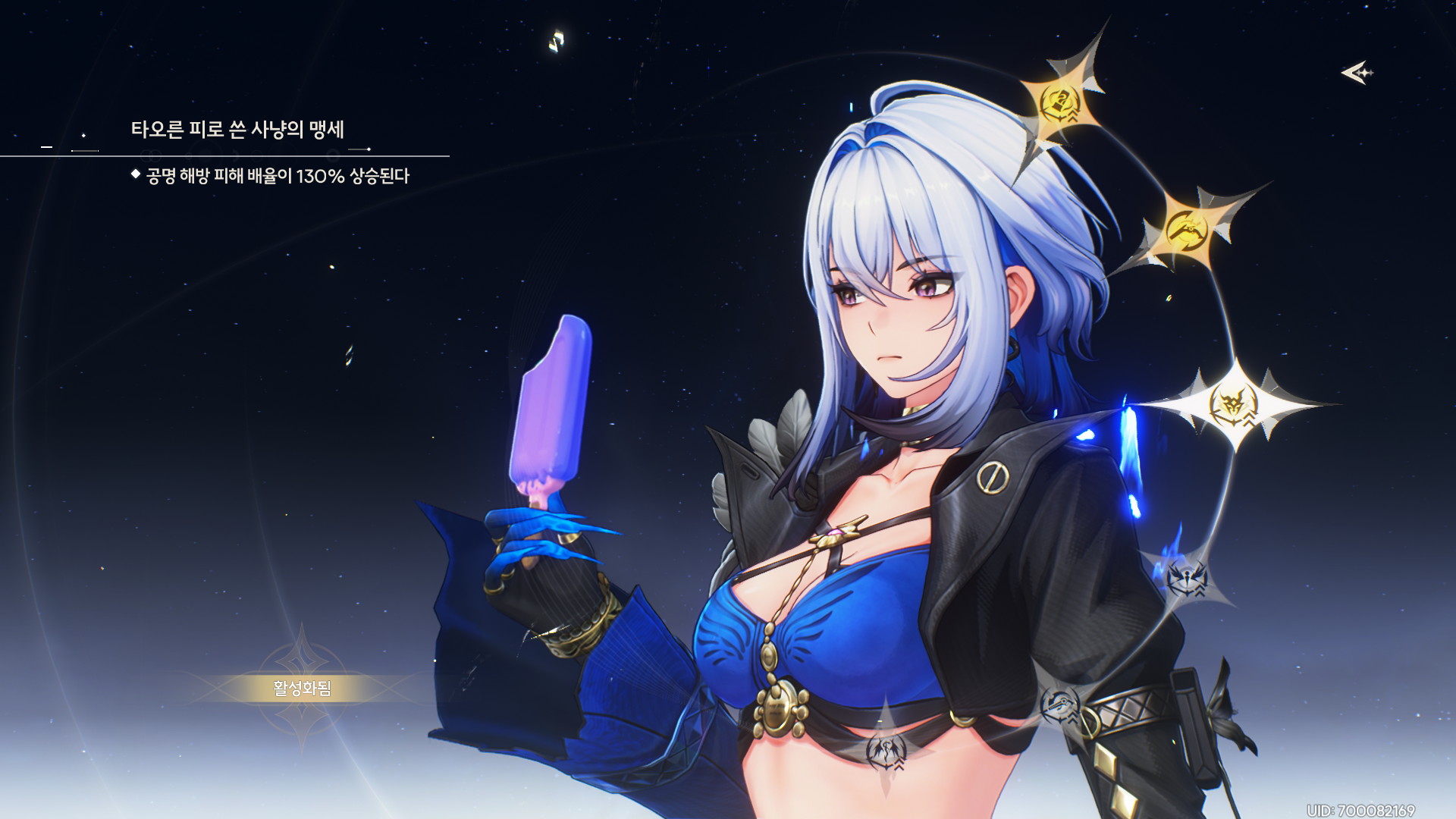1456x819 pixels.
Task: Select the first gold resonance chain node
Action: point(1059,104)
